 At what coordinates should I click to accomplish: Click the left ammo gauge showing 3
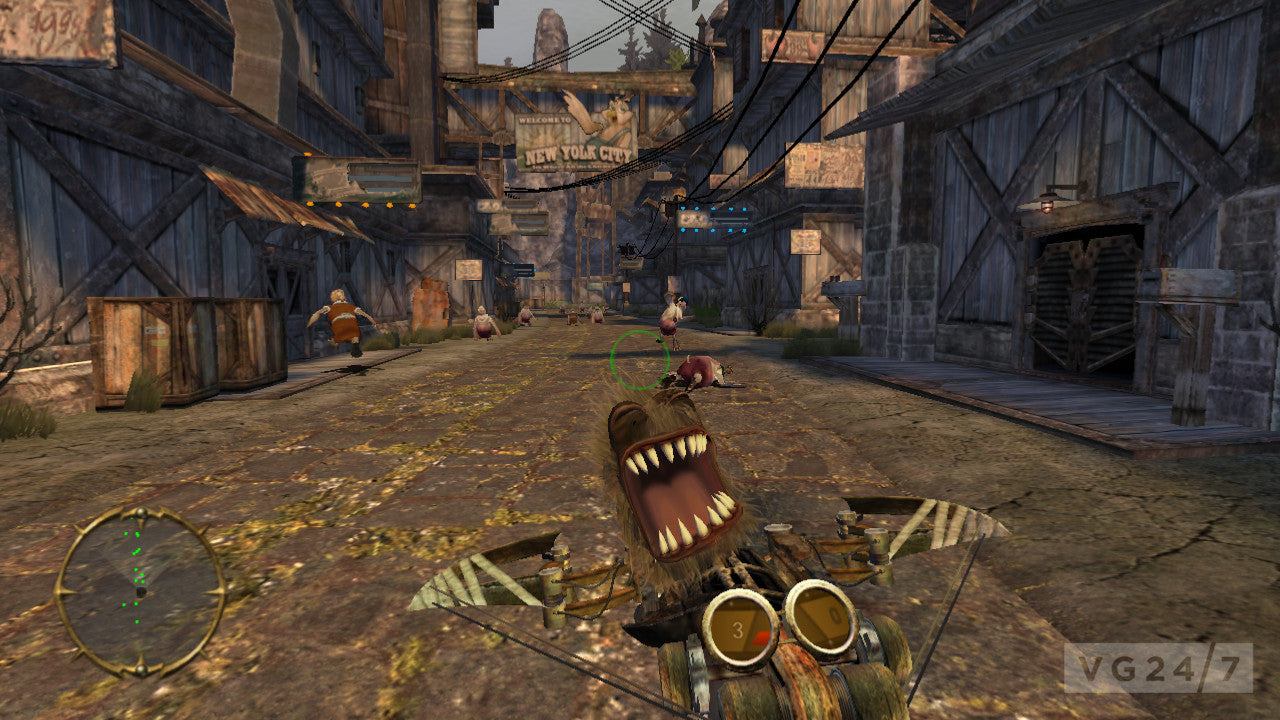pos(737,628)
